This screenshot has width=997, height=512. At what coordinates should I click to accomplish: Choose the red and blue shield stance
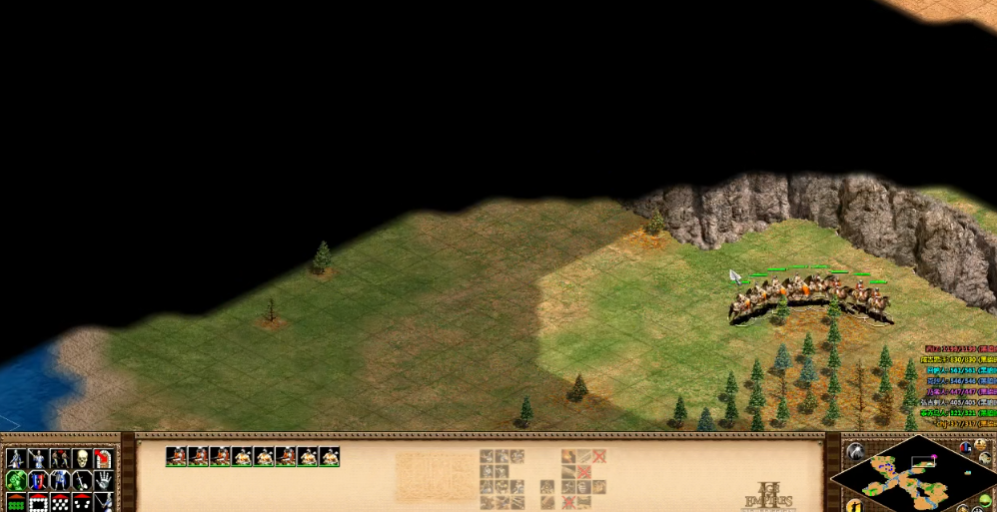tap(38, 481)
